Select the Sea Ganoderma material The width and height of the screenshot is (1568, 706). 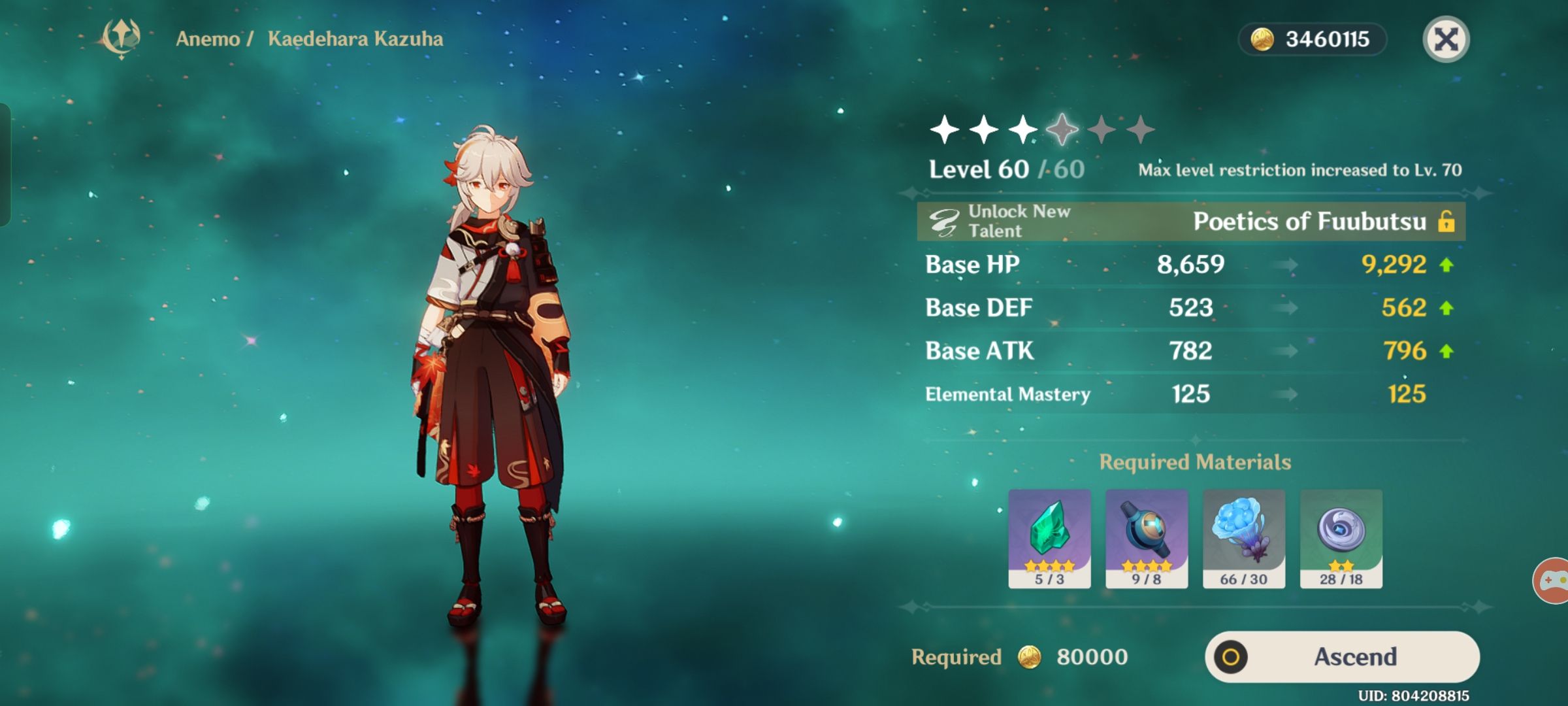click(1245, 539)
